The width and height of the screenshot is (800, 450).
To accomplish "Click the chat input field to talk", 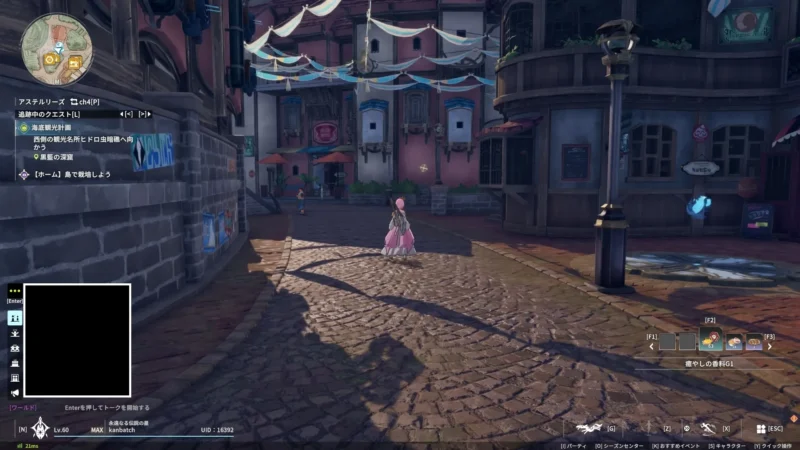I will tap(107, 408).
